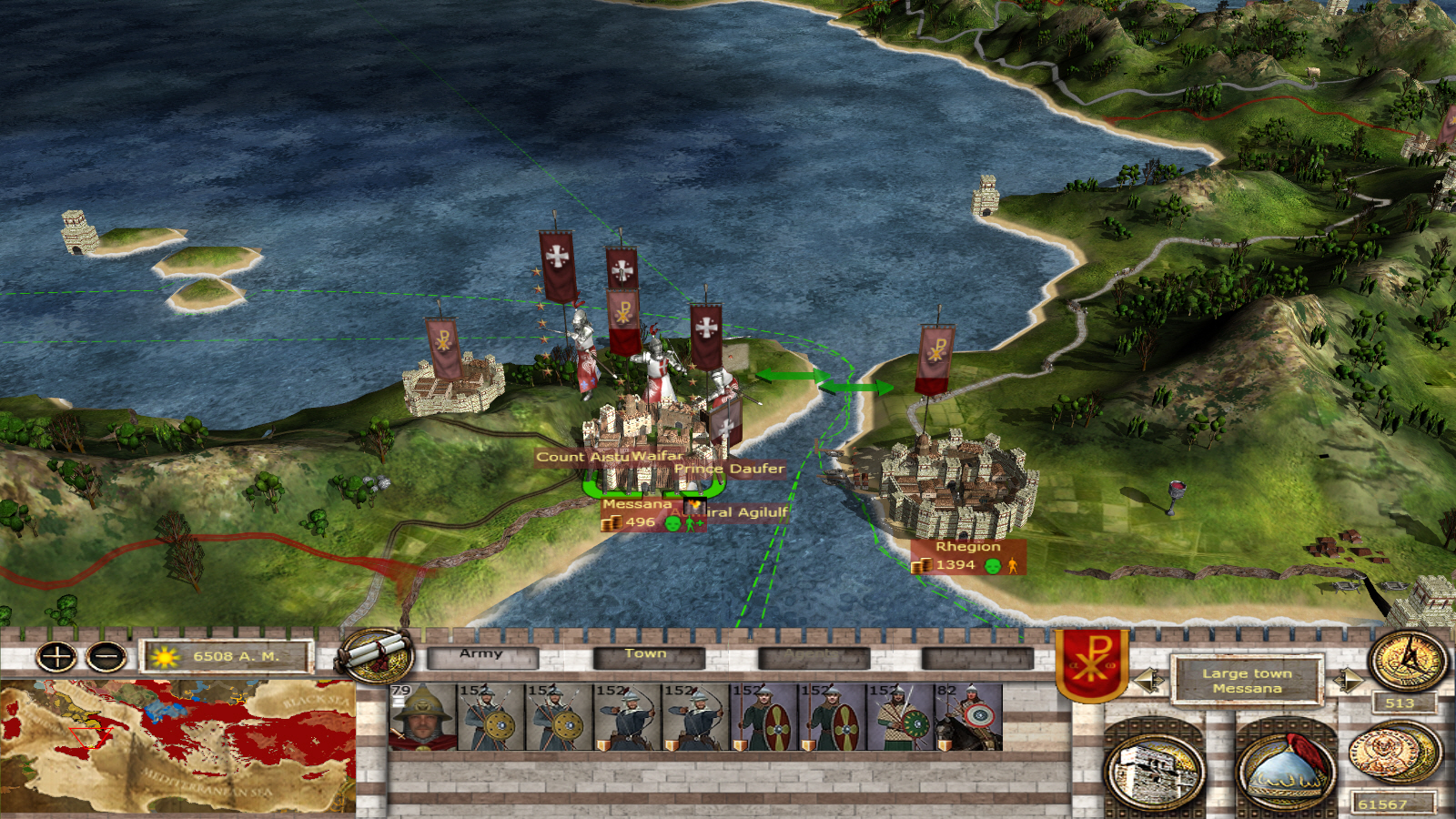This screenshot has height=819, width=1456.
Task: Click the campaign minimap
Action: 178,746
